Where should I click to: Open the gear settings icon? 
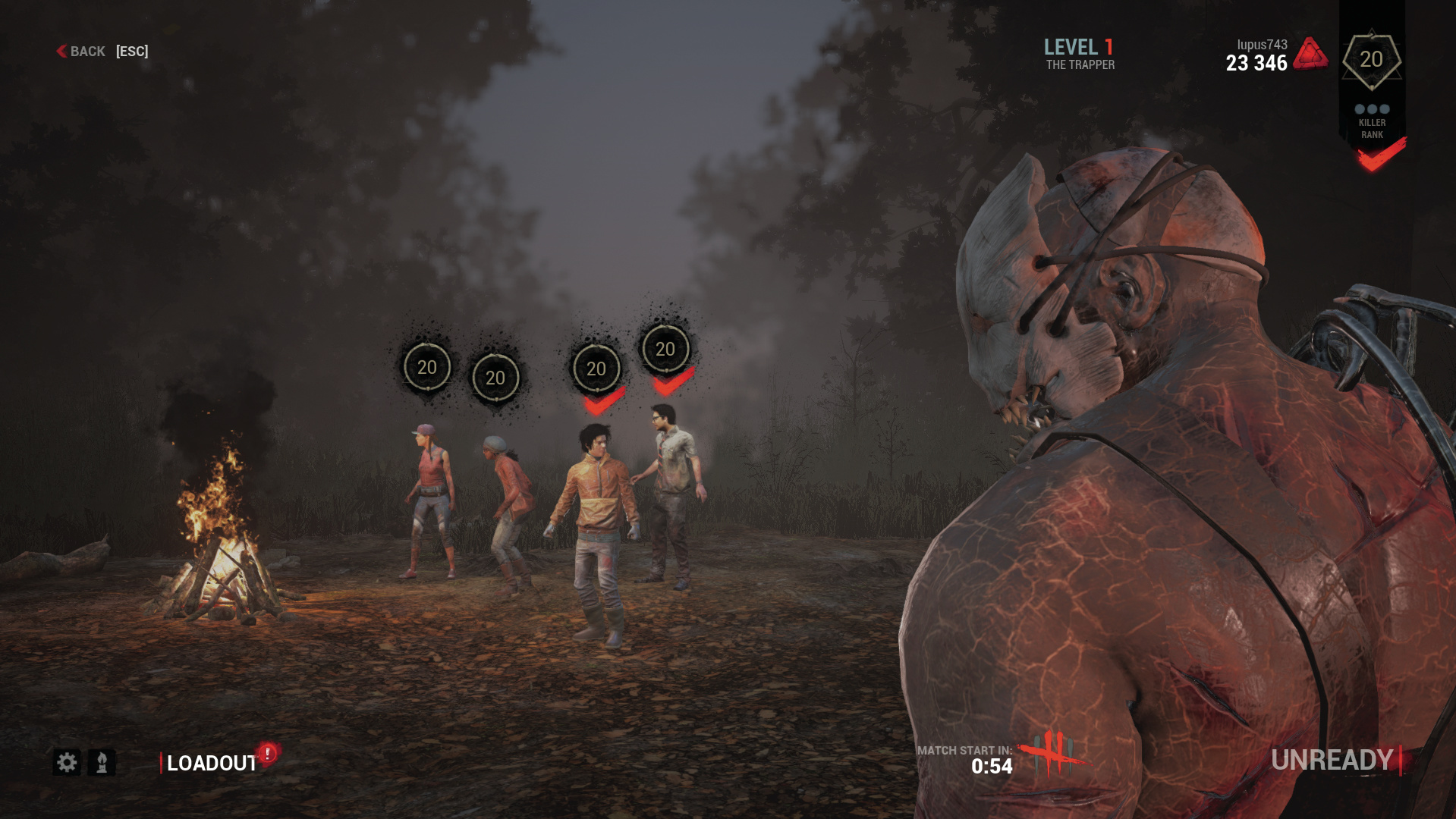click(x=67, y=762)
